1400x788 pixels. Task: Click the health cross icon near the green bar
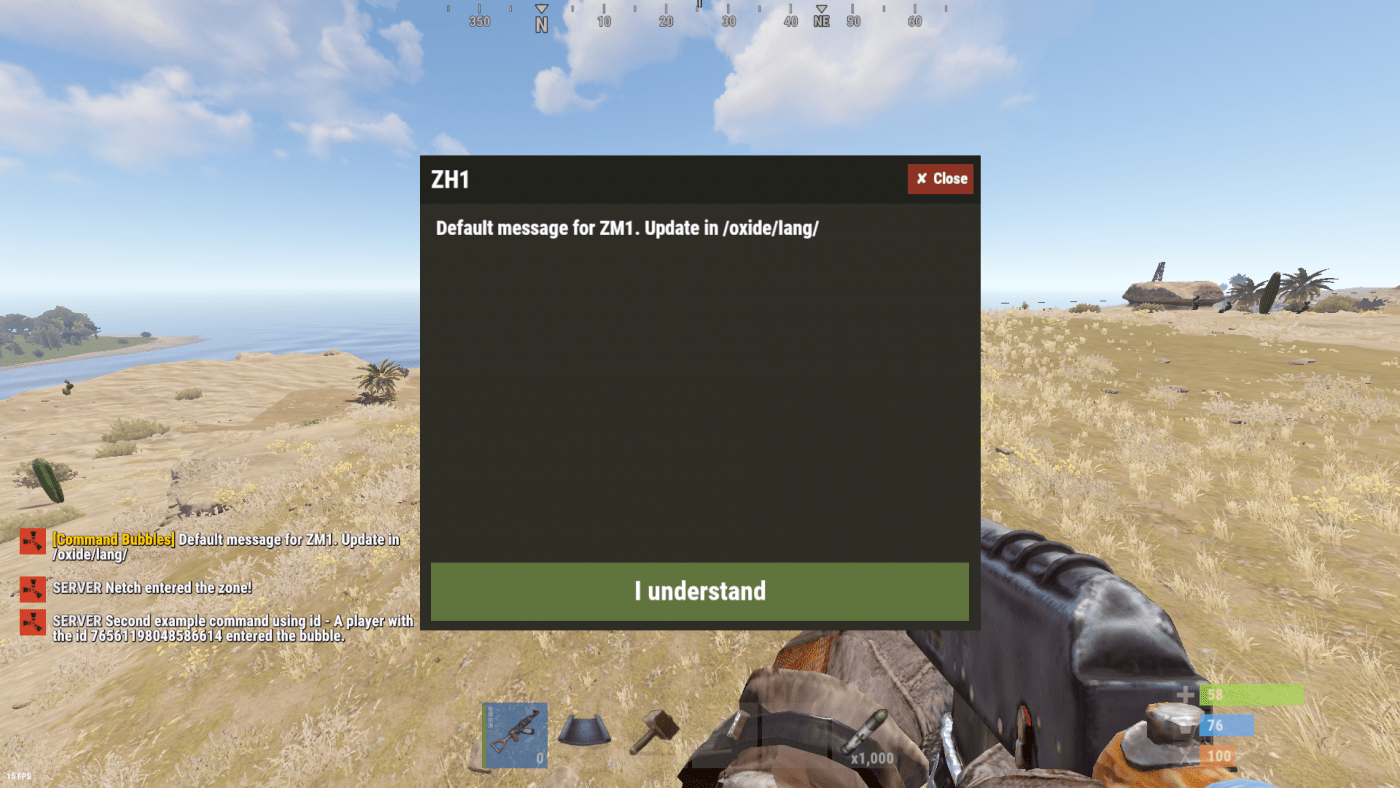[x=1184, y=693]
